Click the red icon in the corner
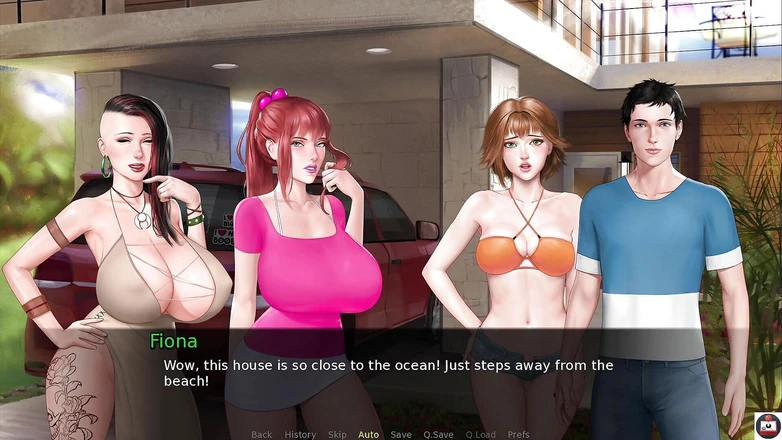This screenshot has width=782, height=440. [767, 424]
